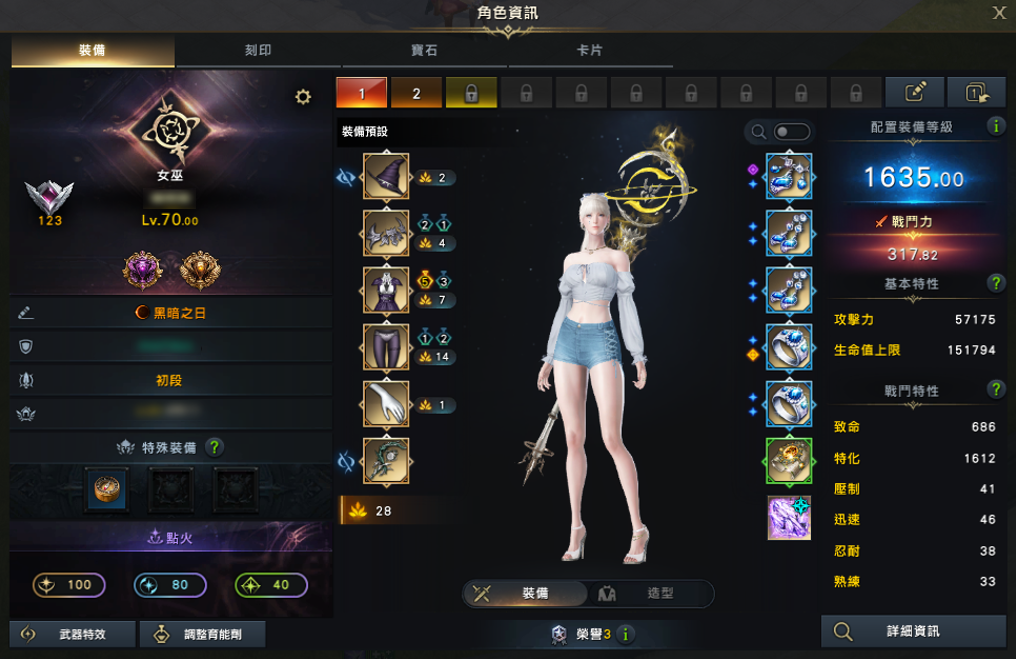Toggle the magnifier switch above accessories

[790, 132]
